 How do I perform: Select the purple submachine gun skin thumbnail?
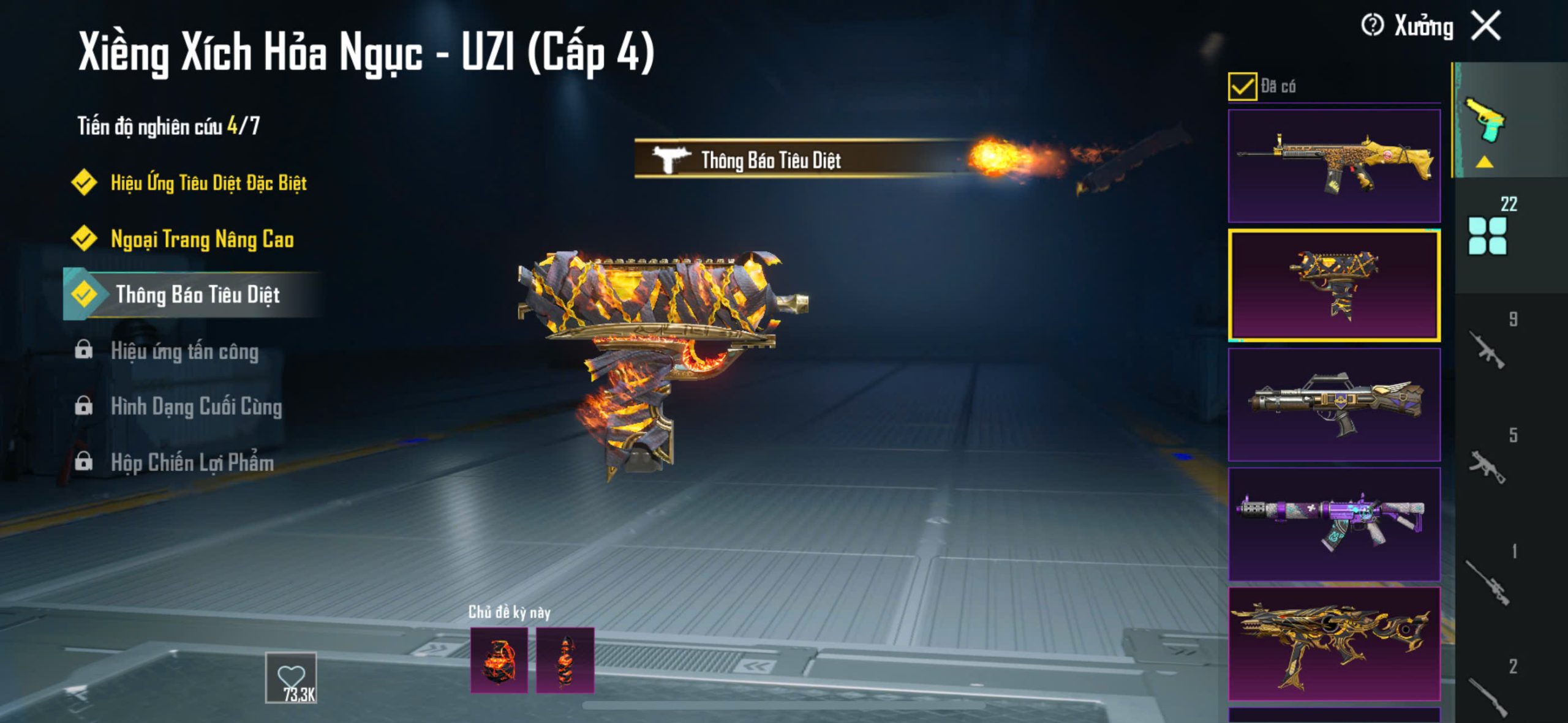coord(1334,524)
